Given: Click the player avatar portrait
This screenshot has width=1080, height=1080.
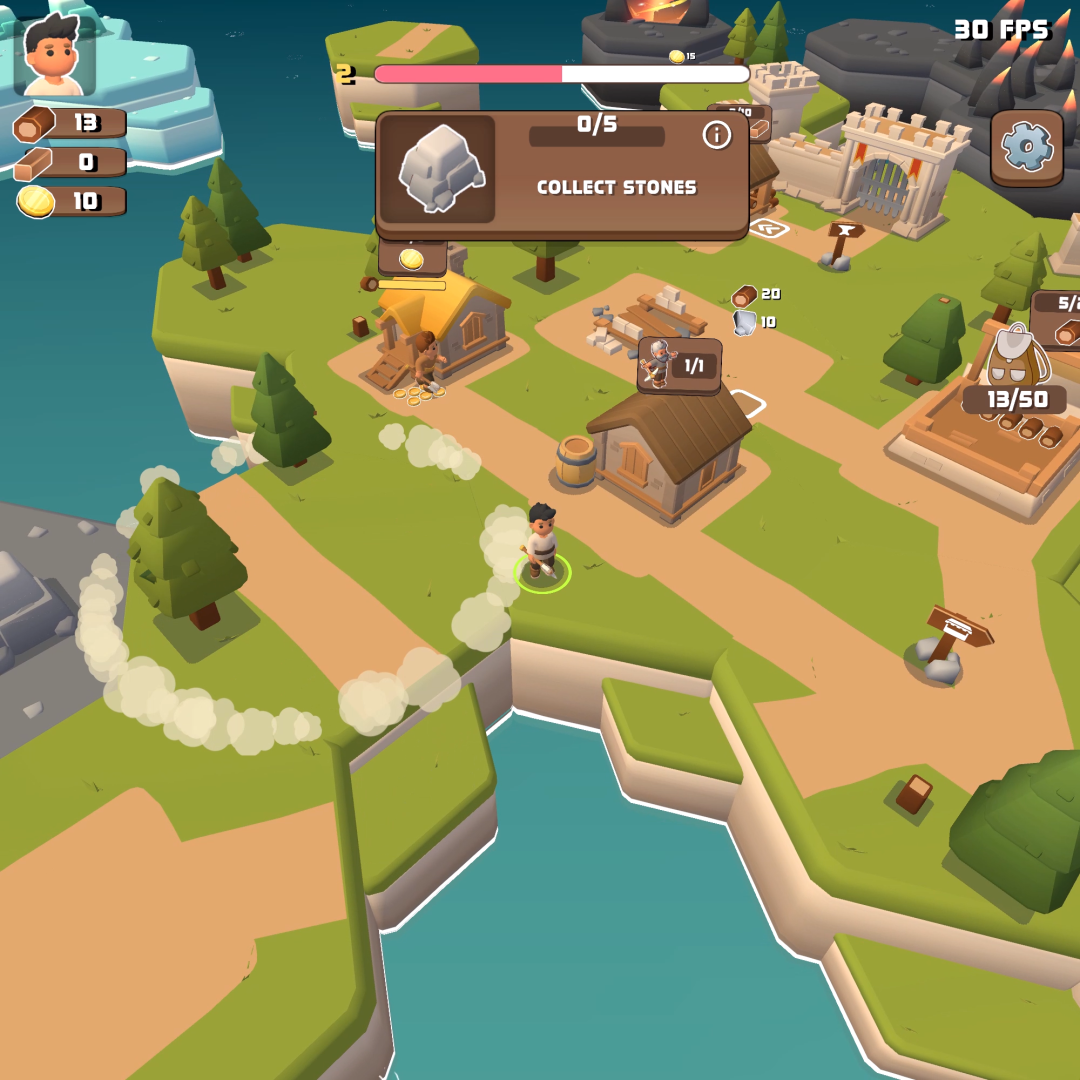Looking at the screenshot, I should pyautogui.click(x=55, y=56).
